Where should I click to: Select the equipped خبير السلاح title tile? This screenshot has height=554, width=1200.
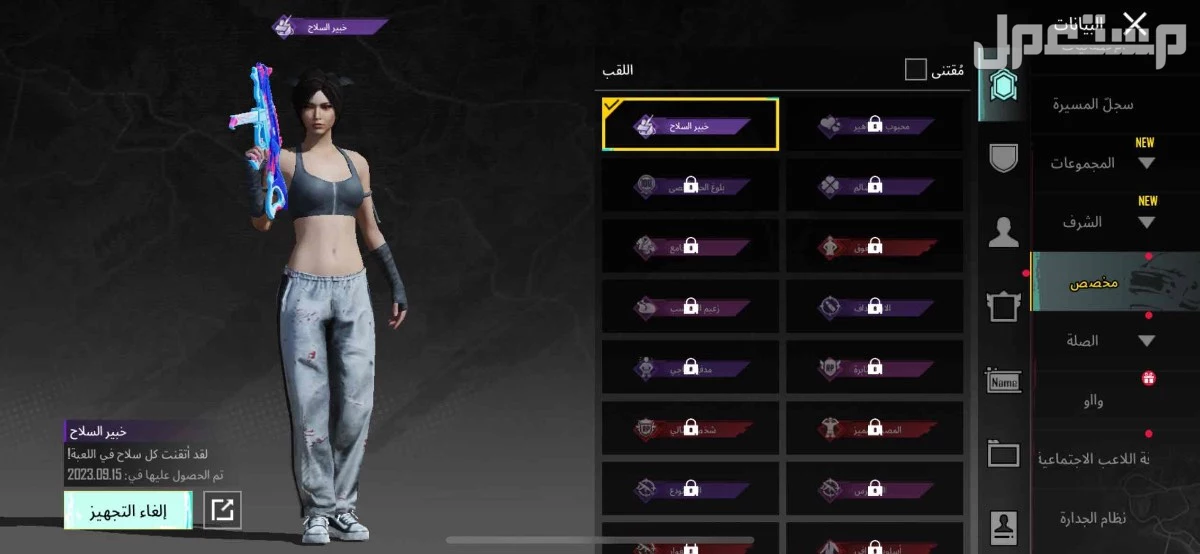[690, 124]
